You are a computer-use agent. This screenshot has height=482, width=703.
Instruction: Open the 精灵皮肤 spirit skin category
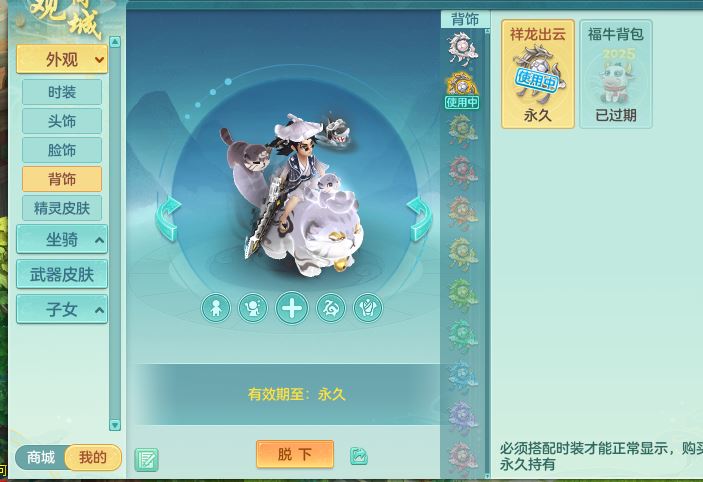[62, 208]
